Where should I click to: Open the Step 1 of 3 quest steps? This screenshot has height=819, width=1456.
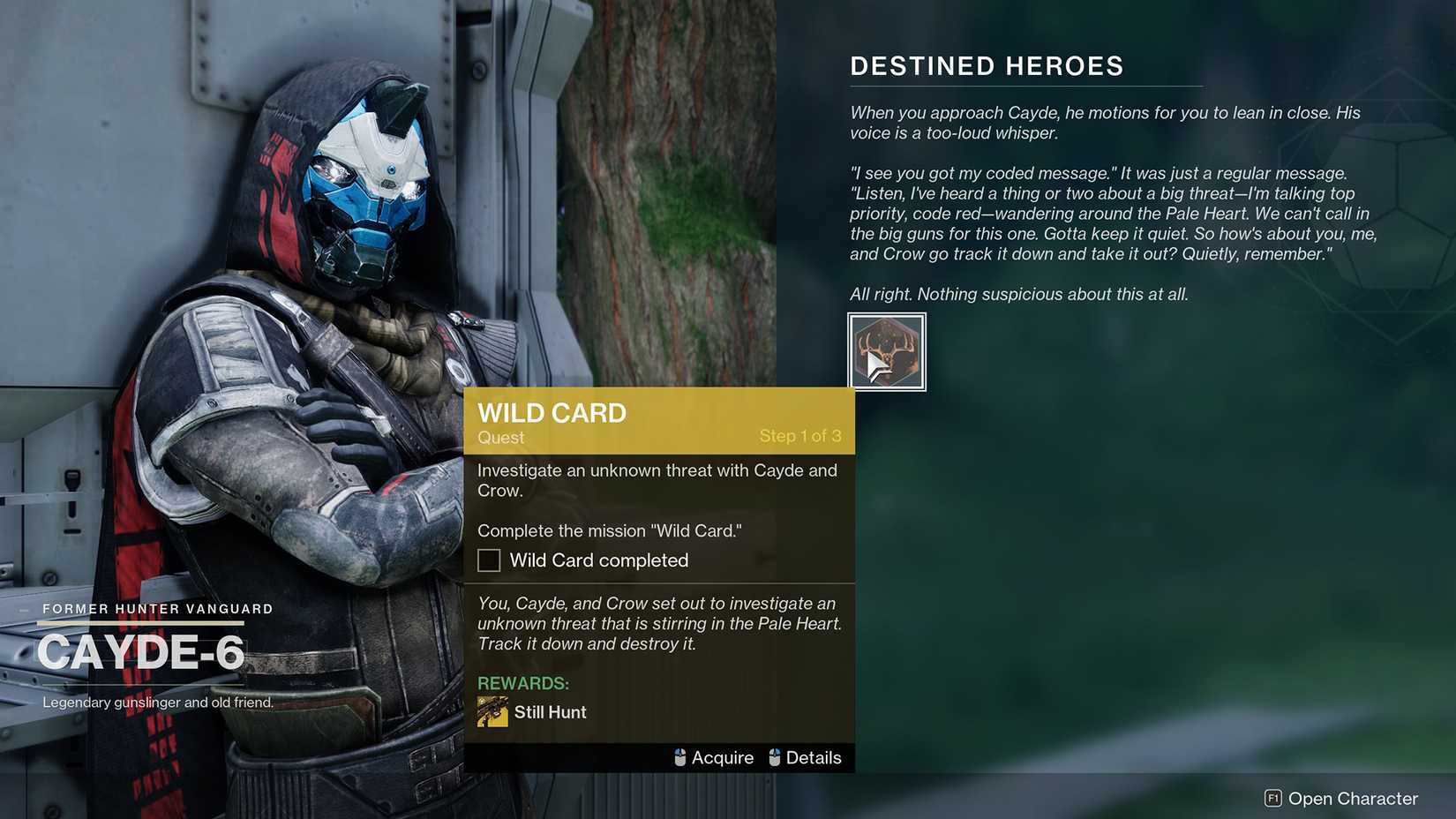(x=799, y=435)
